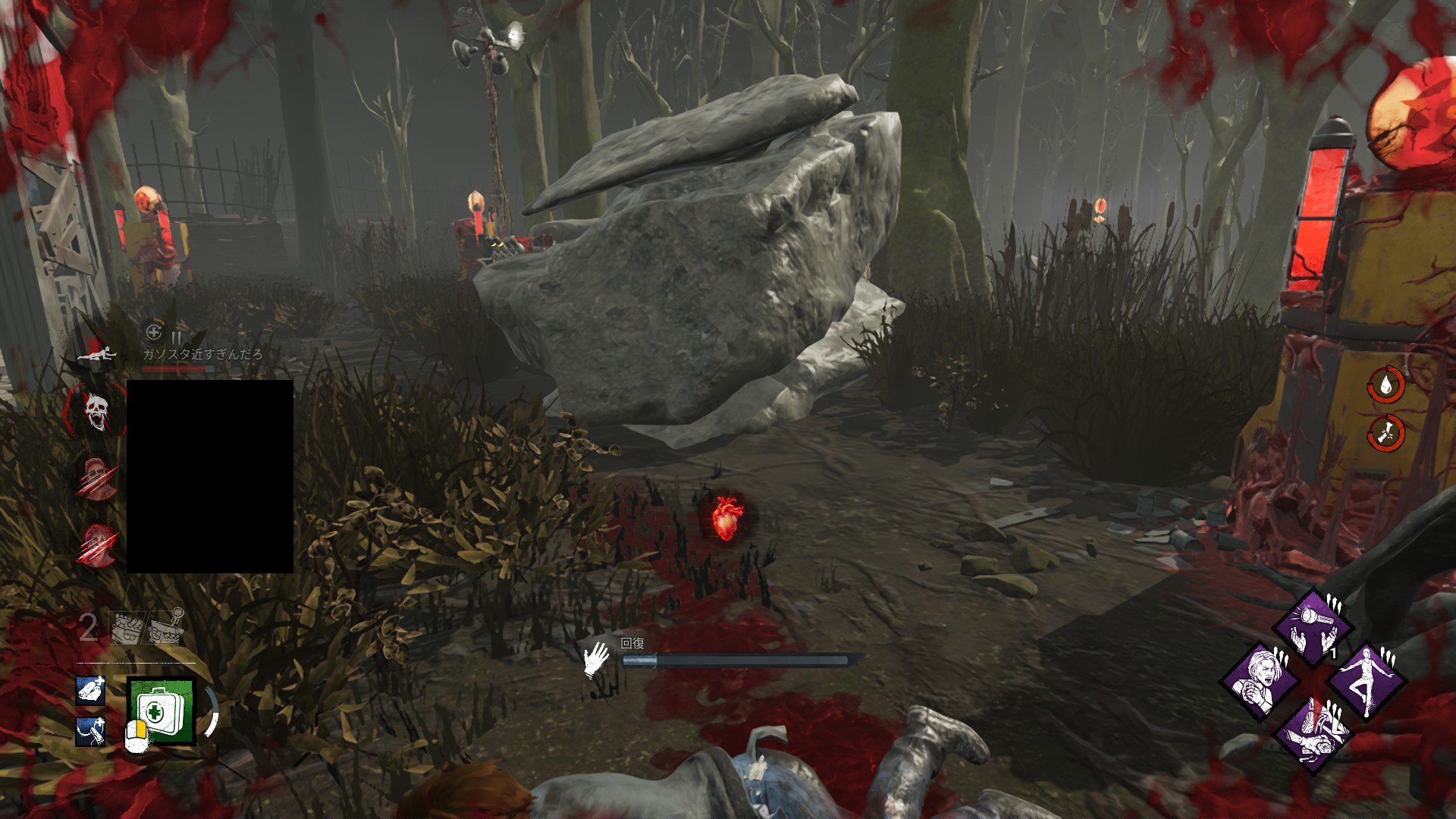This screenshot has width=1456, height=819.
Task: Select the green med-kit item slot
Action: coord(161,711)
